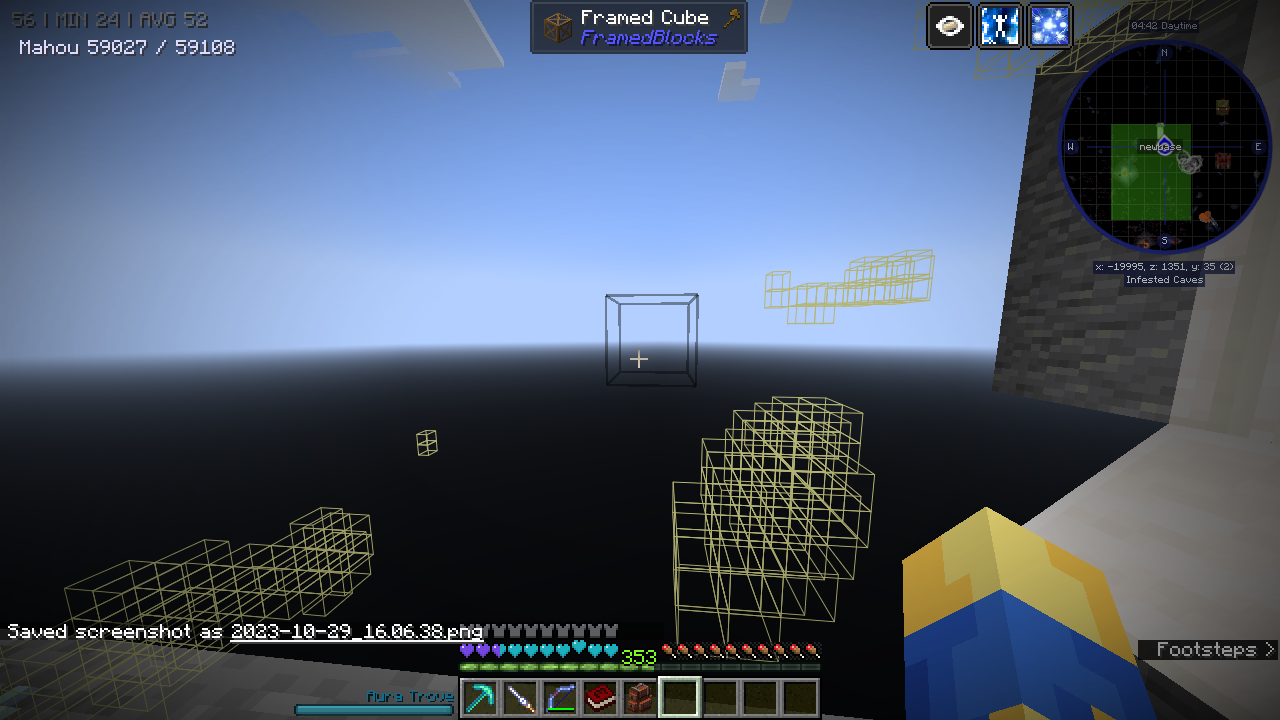
Task: Open the red guide book in the hotbar
Action: pos(598,697)
